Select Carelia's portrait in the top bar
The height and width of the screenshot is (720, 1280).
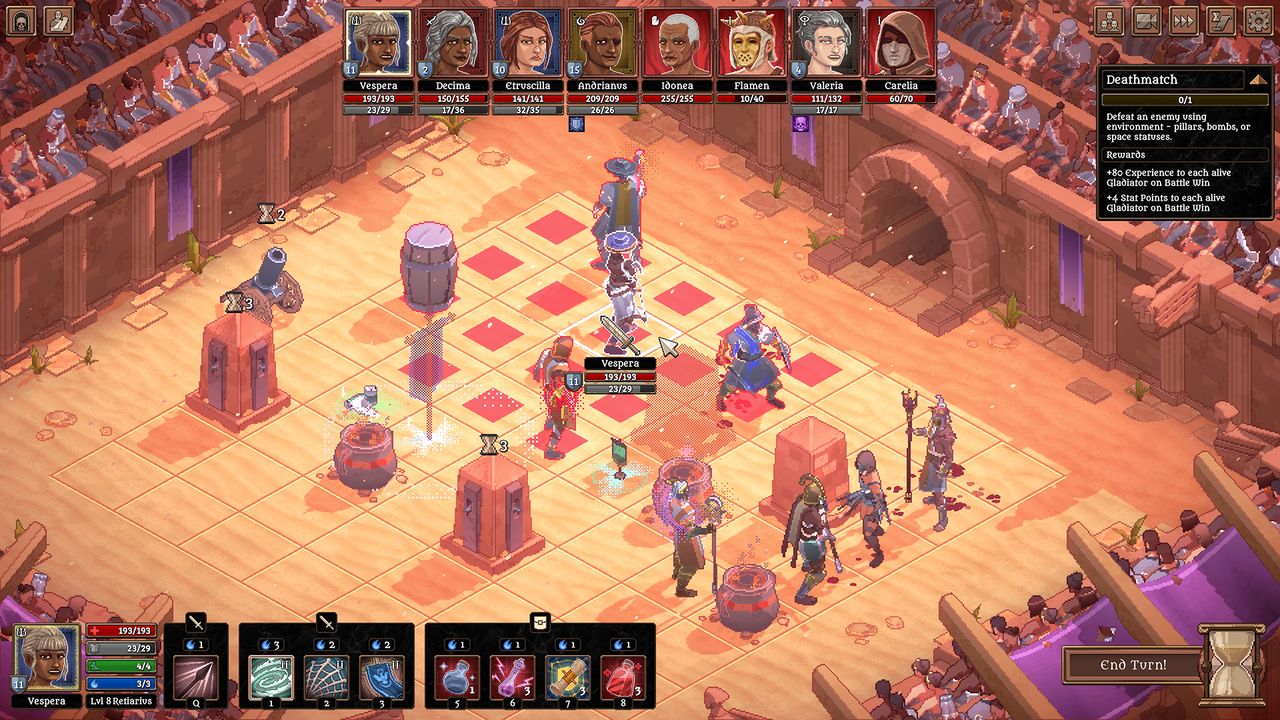click(901, 41)
